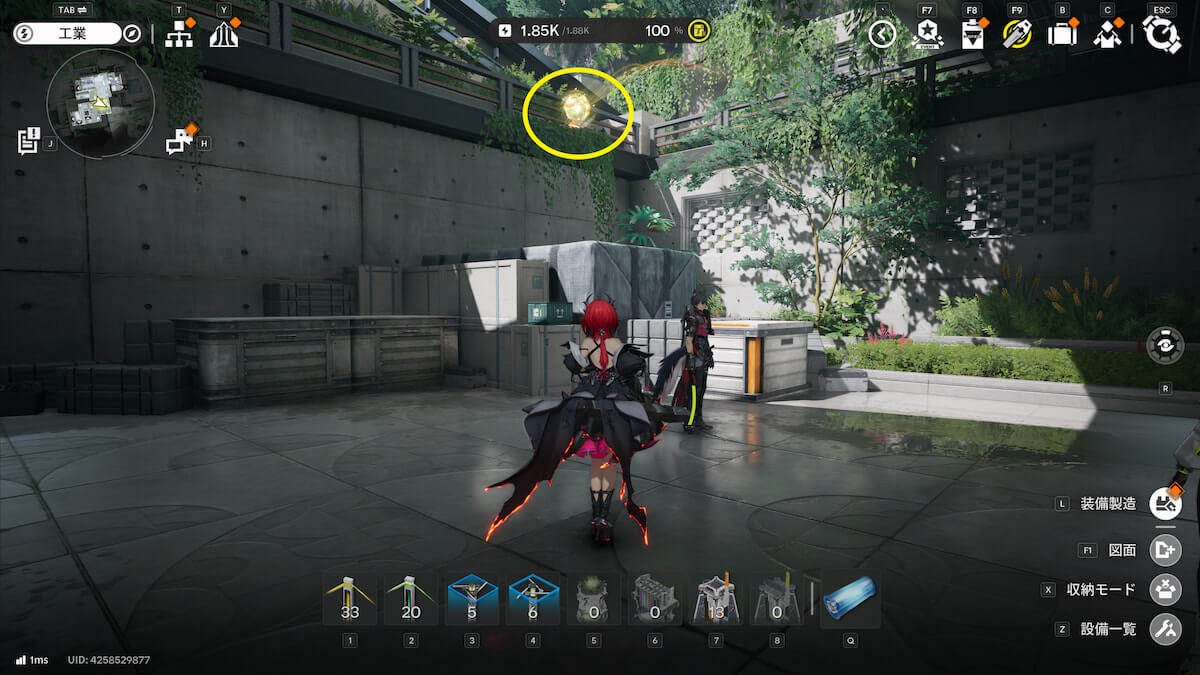Open 設備一覧 facility list

(x=1165, y=629)
